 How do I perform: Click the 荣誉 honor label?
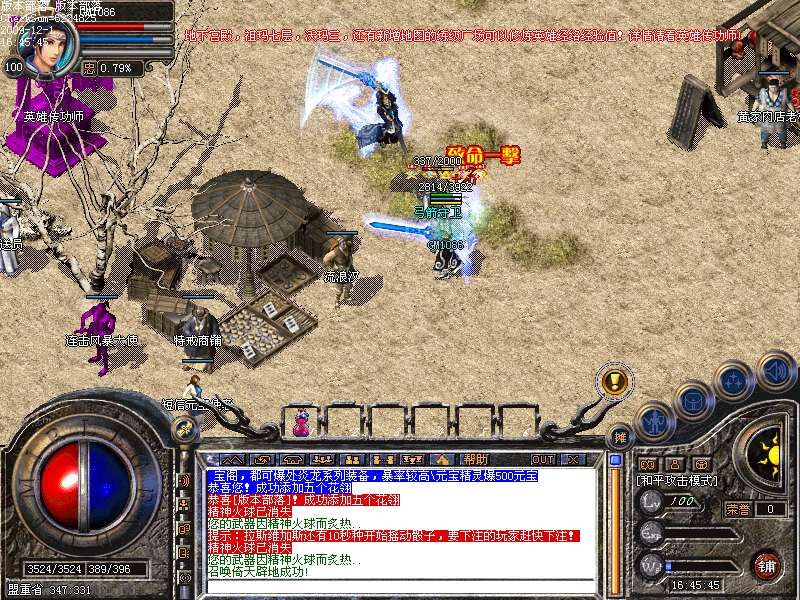[x=738, y=509]
